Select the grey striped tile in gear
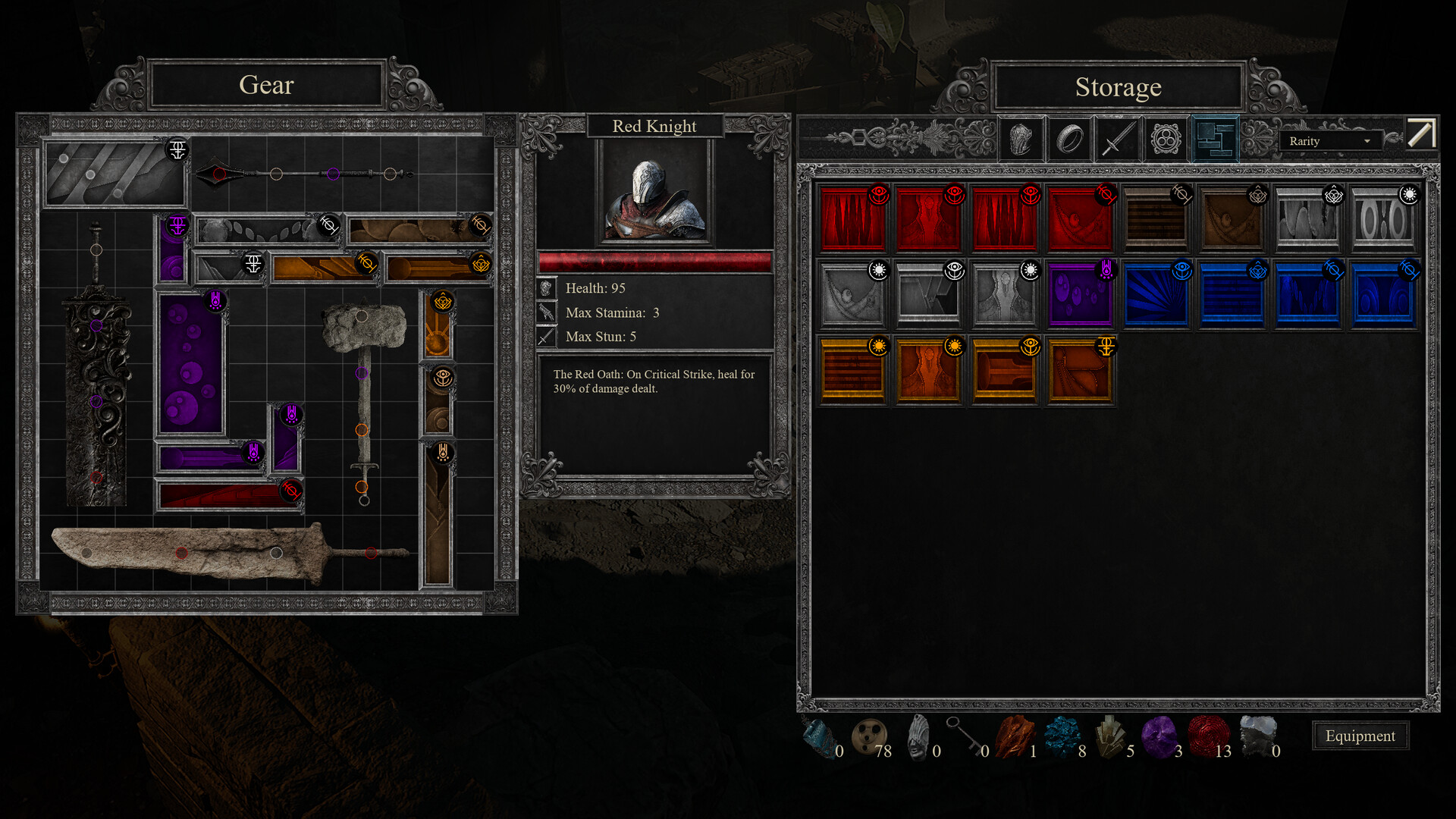 (x=114, y=174)
